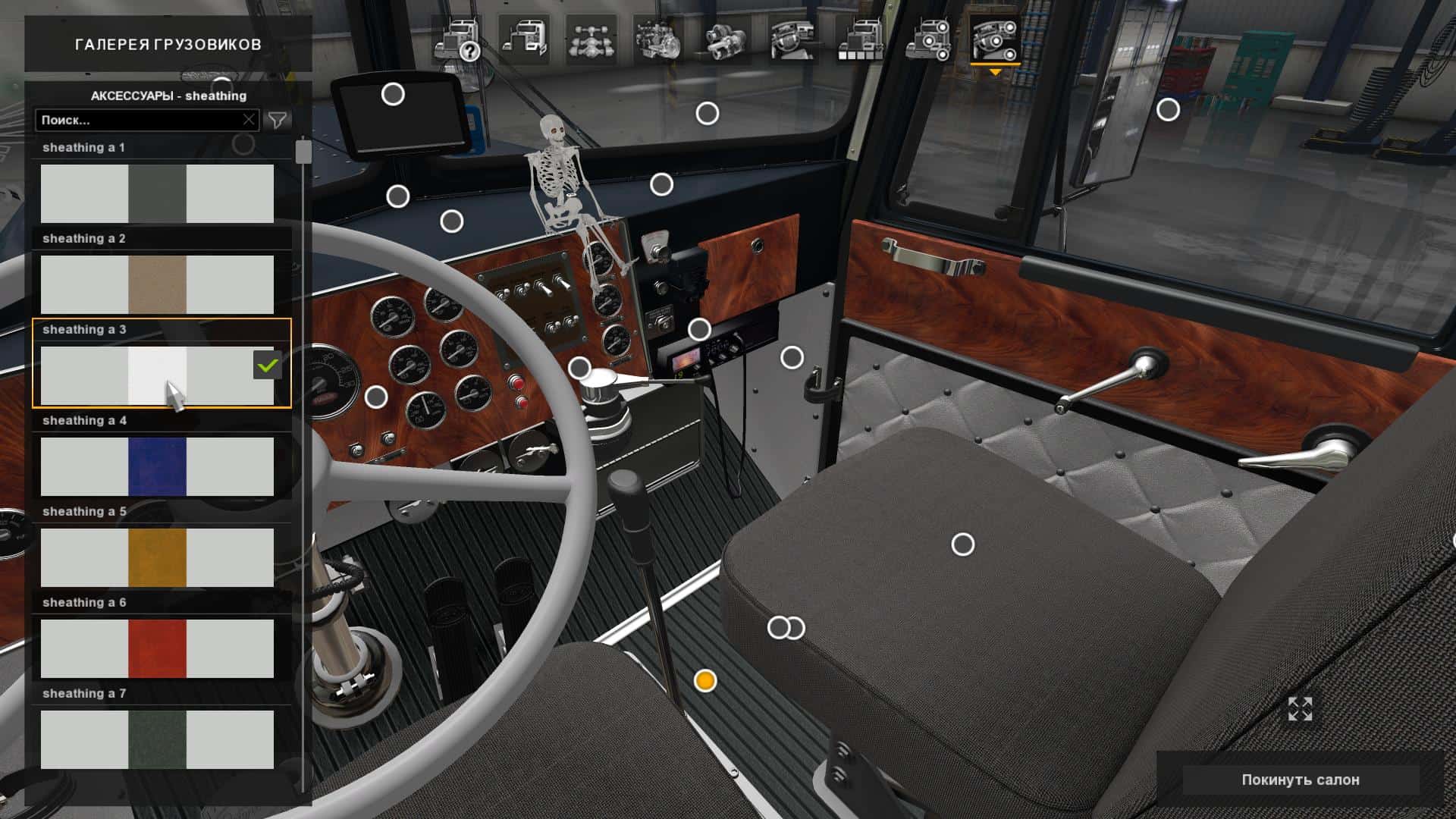The height and width of the screenshot is (819, 1456).
Task: Choose the red sheathing a 6 swatch
Action: pyautogui.click(x=157, y=648)
